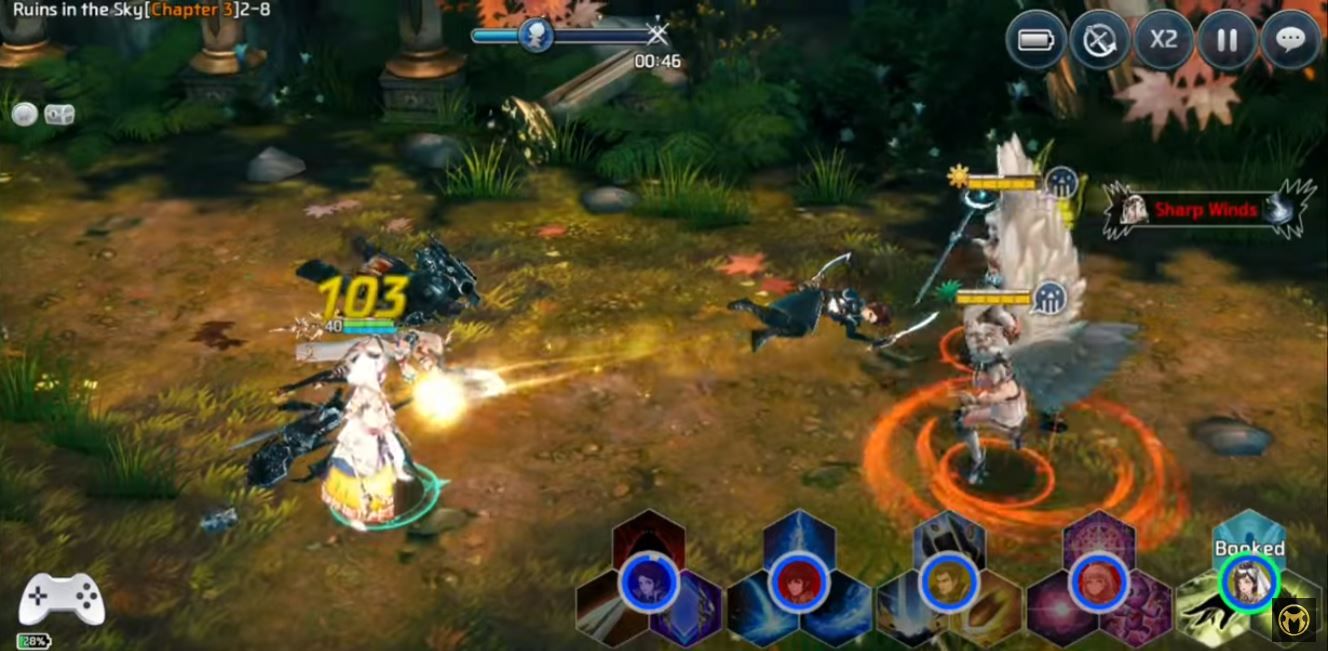Pause the battle

(1227, 40)
